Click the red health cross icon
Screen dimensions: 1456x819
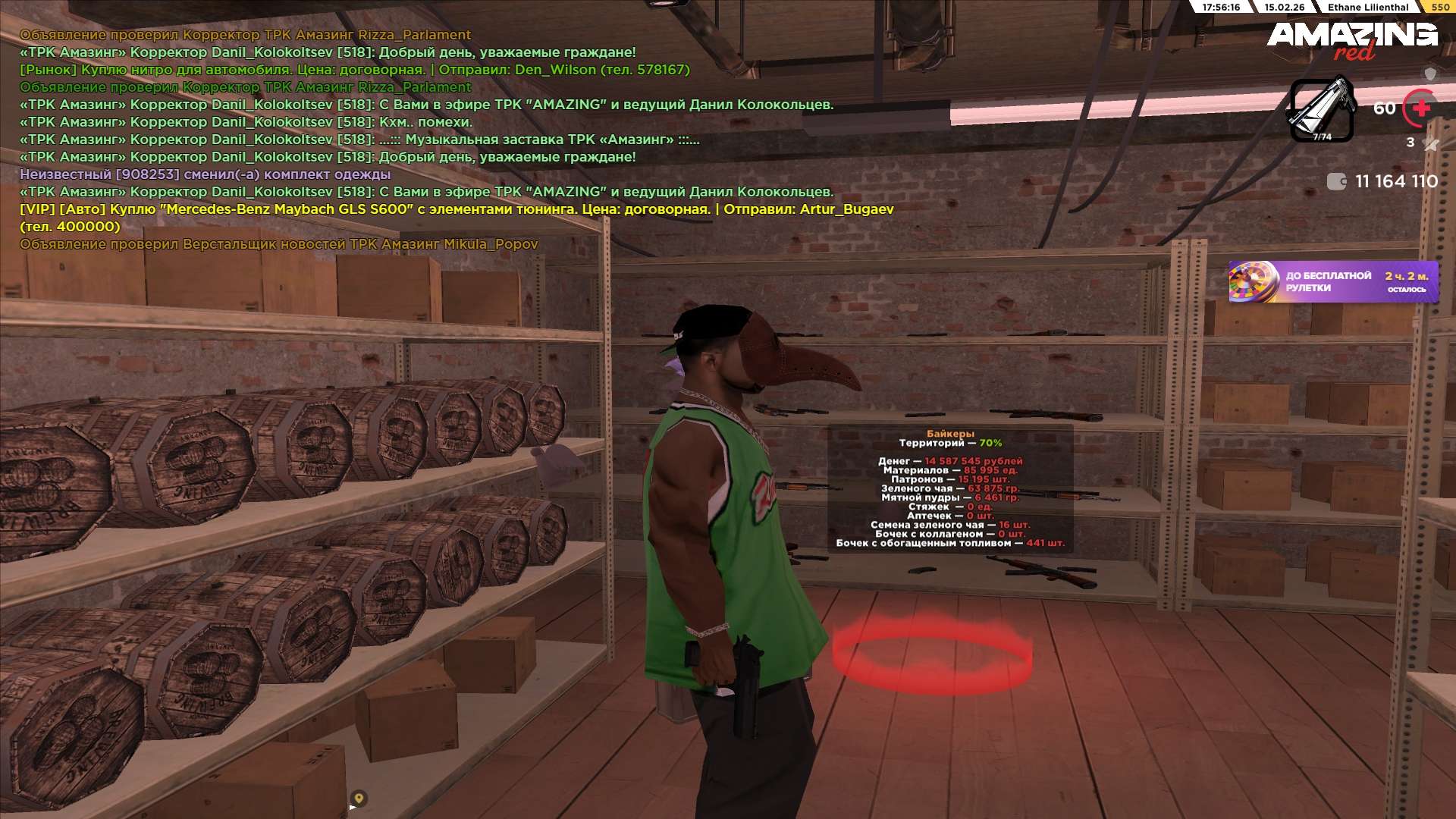coord(1420,108)
